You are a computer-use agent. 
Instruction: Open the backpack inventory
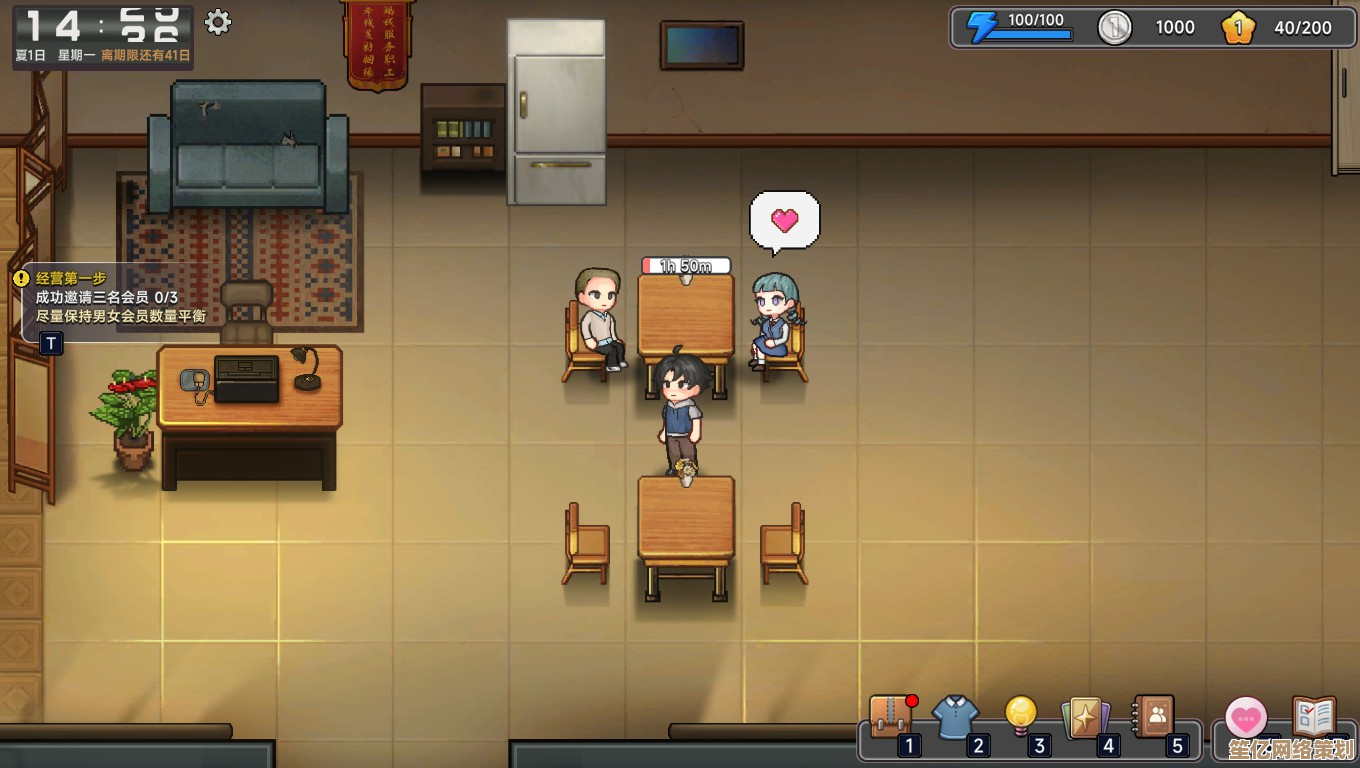(x=889, y=717)
